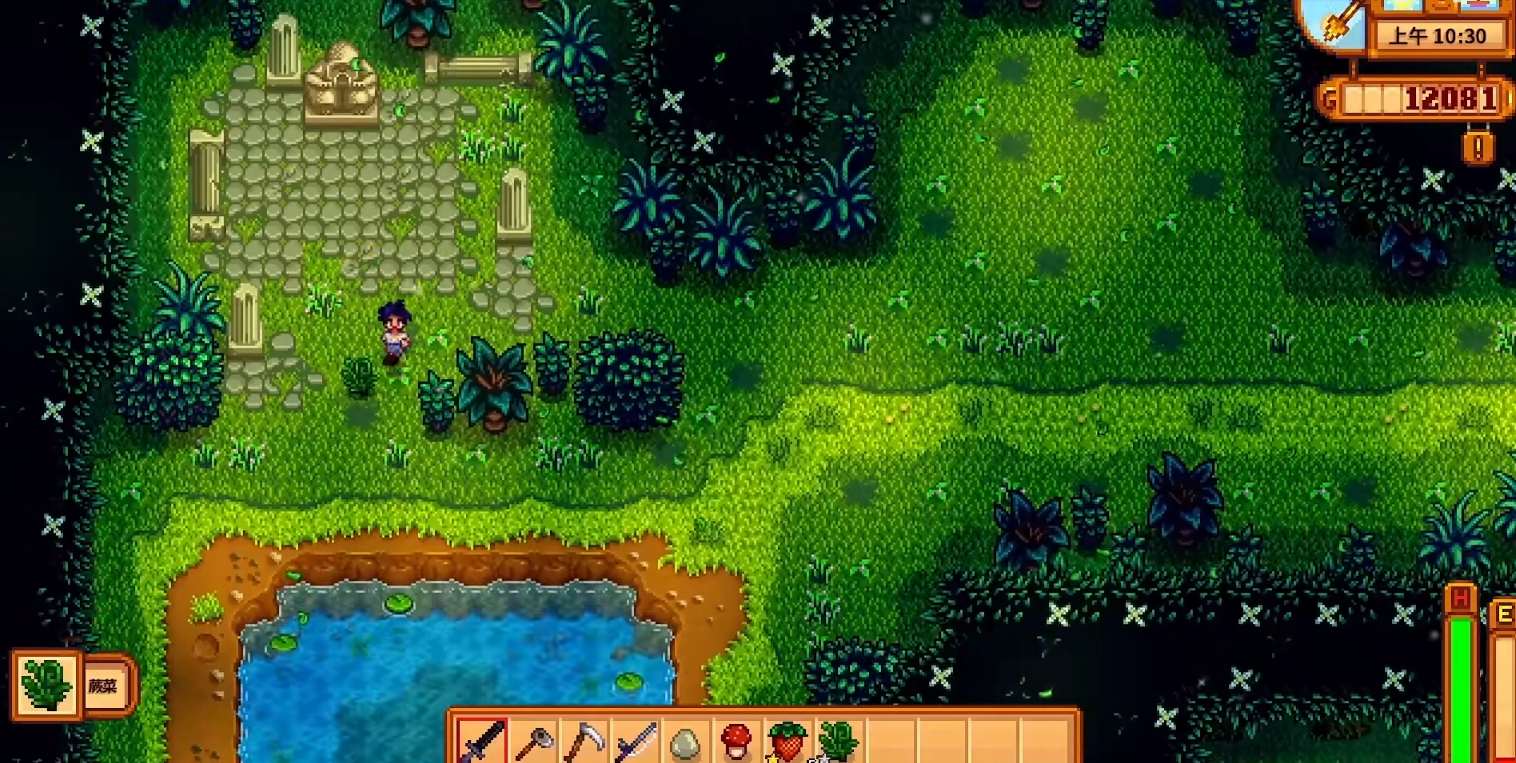Equip the fishing rod hotbar slot
This screenshot has height=763, width=1516.
coord(635,743)
